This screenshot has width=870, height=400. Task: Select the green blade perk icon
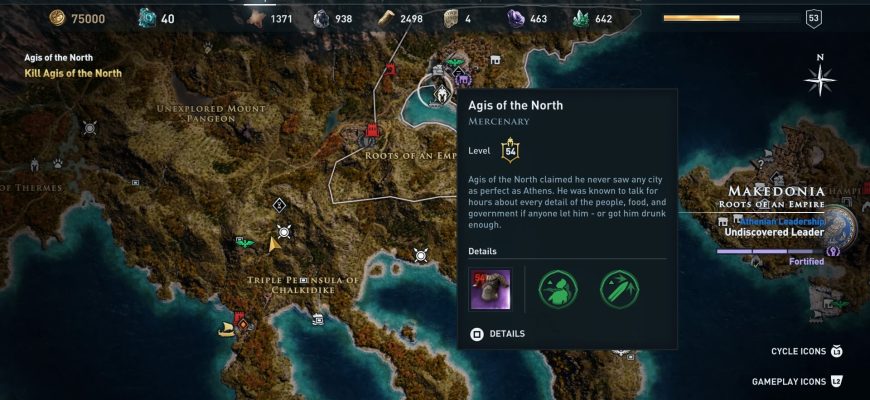[619, 288]
